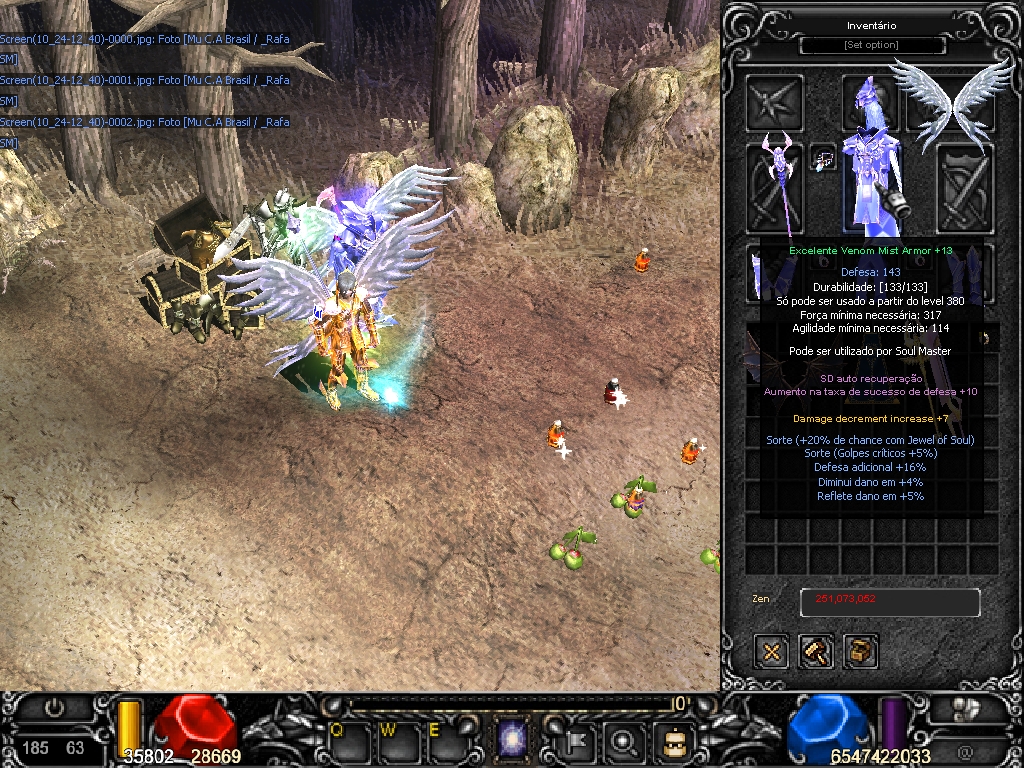Open the personal store chest button
This screenshot has height=768, width=1024.
tap(861, 652)
